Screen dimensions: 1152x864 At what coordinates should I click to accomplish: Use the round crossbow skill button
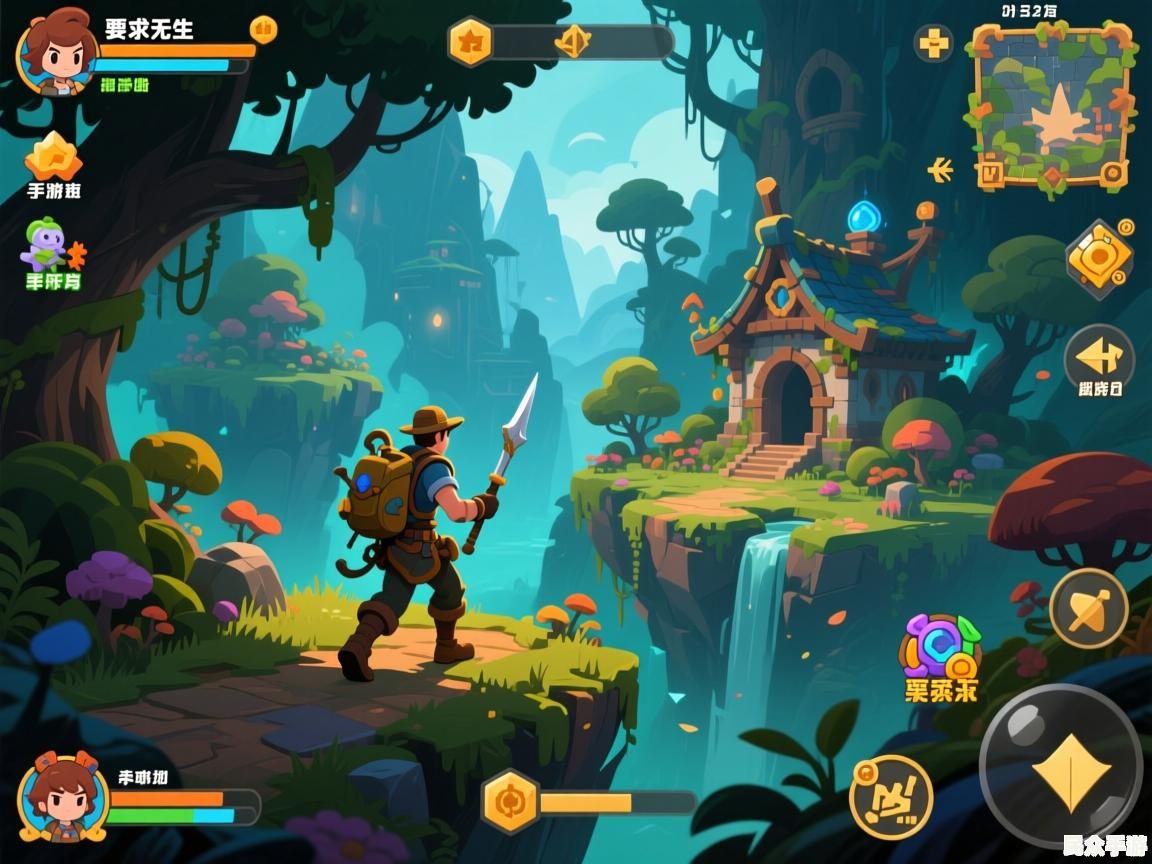[1088, 608]
